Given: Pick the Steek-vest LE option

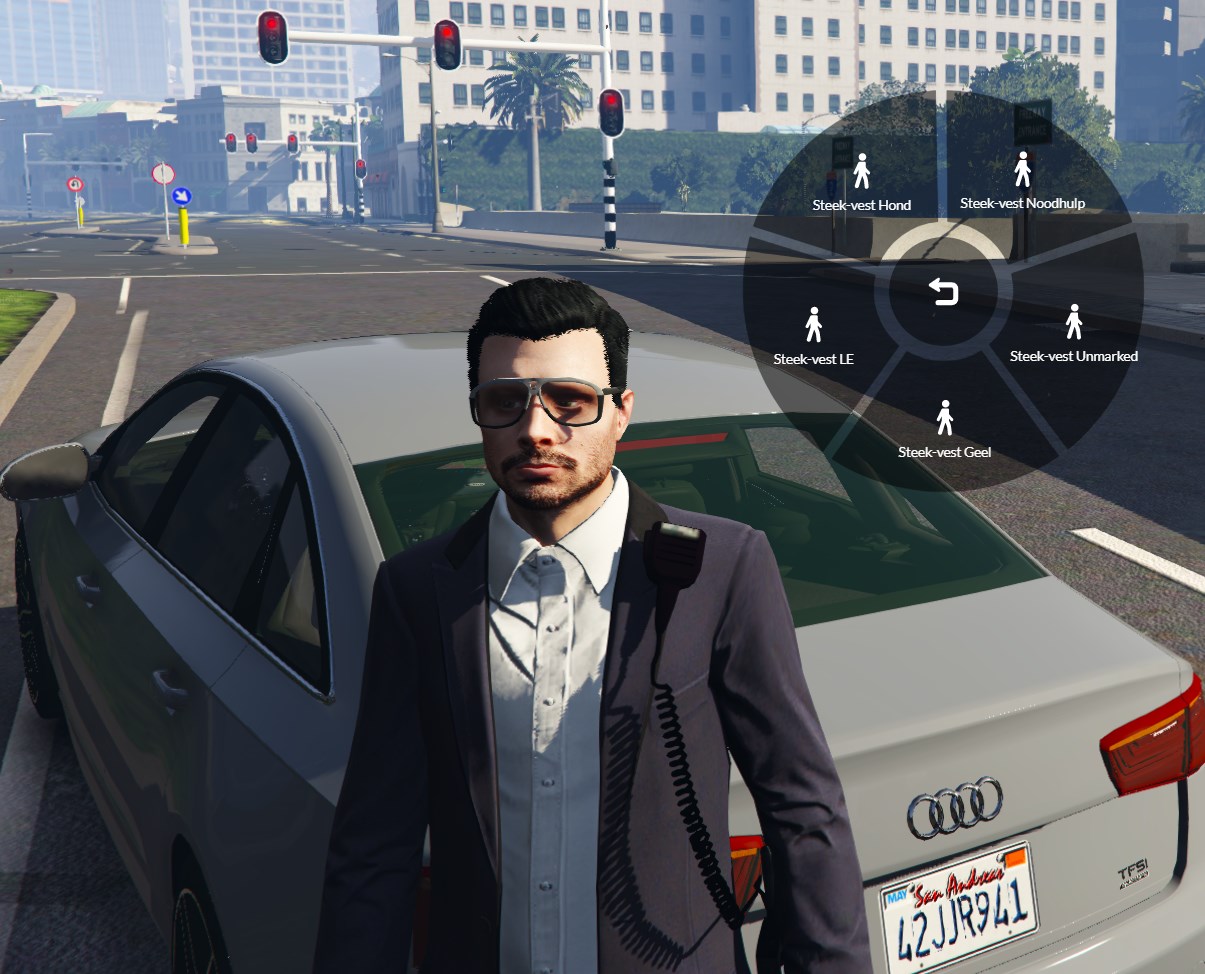Looking at the screenshot, I should coord(813,338).
